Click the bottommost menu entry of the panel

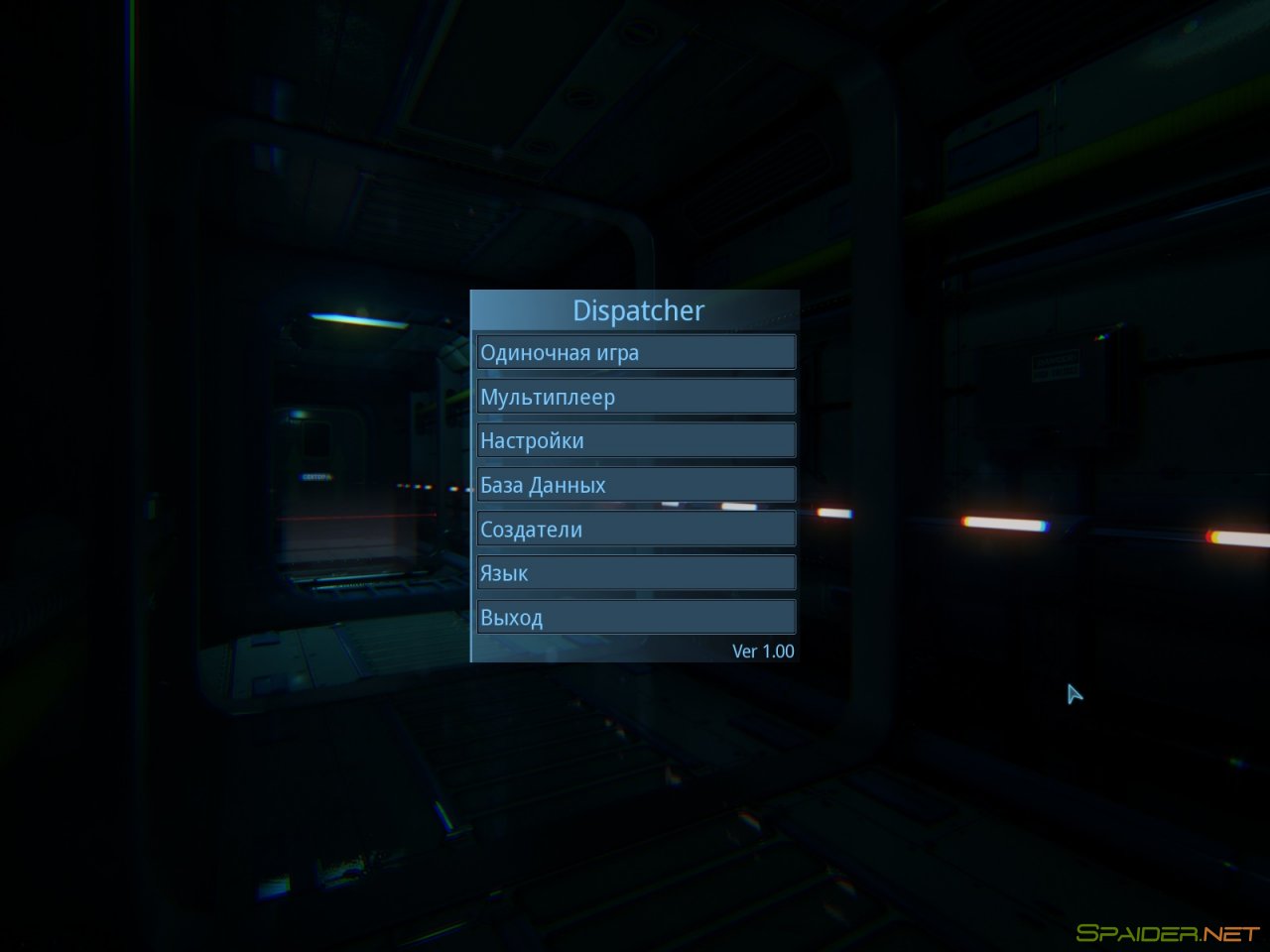tap(635, 616)
